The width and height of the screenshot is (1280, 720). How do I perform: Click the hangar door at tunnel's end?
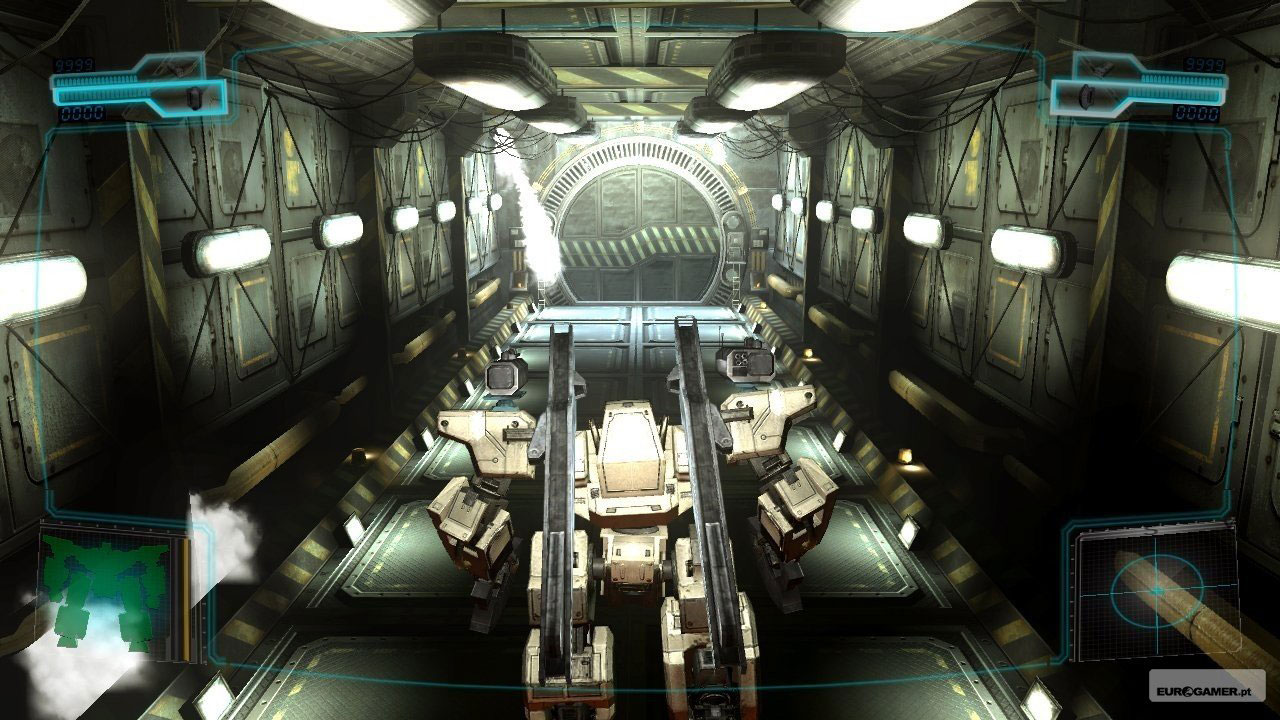pyautogui.click(x=640, y=230)
